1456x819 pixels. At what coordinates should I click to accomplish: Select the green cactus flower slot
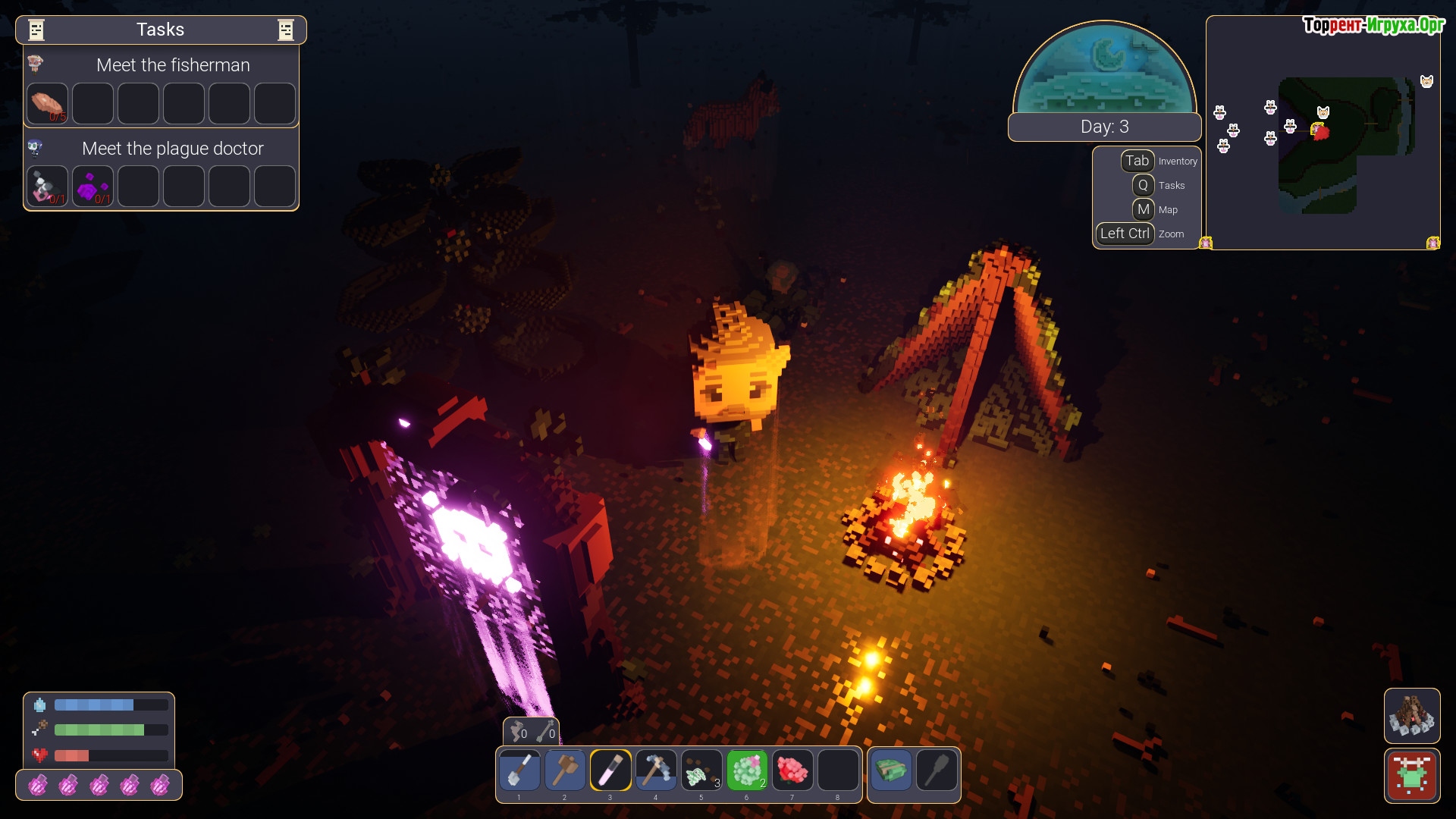click(x=747, y=770)
